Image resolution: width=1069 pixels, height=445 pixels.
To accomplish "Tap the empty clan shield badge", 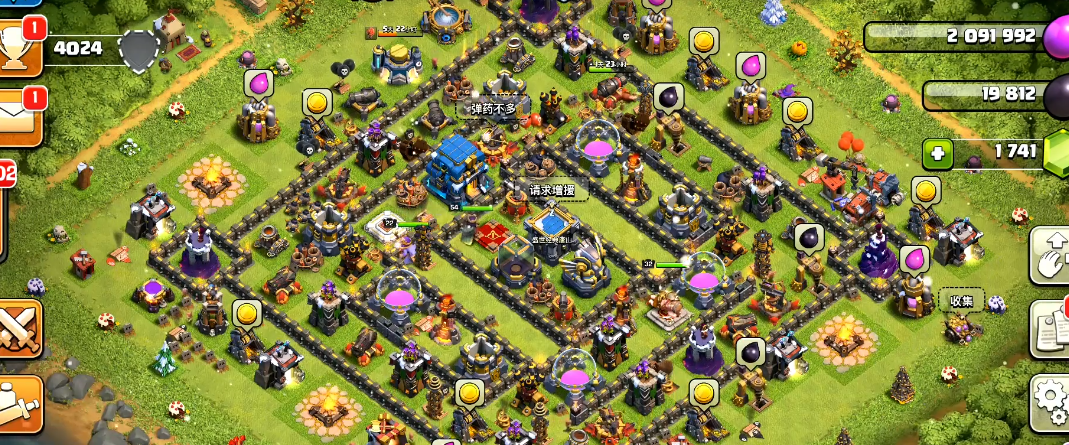I will tap(137, 48).
